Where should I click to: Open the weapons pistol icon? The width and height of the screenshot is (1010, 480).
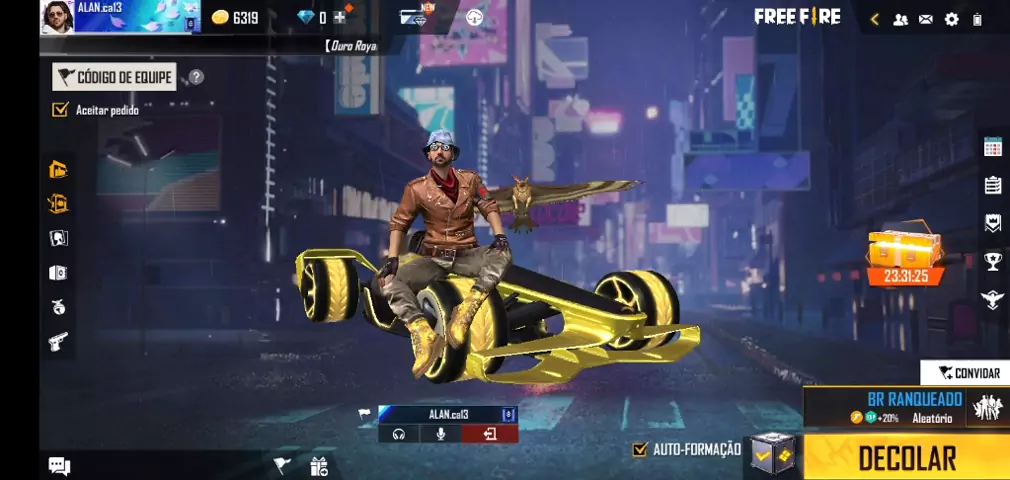point(58,341)
